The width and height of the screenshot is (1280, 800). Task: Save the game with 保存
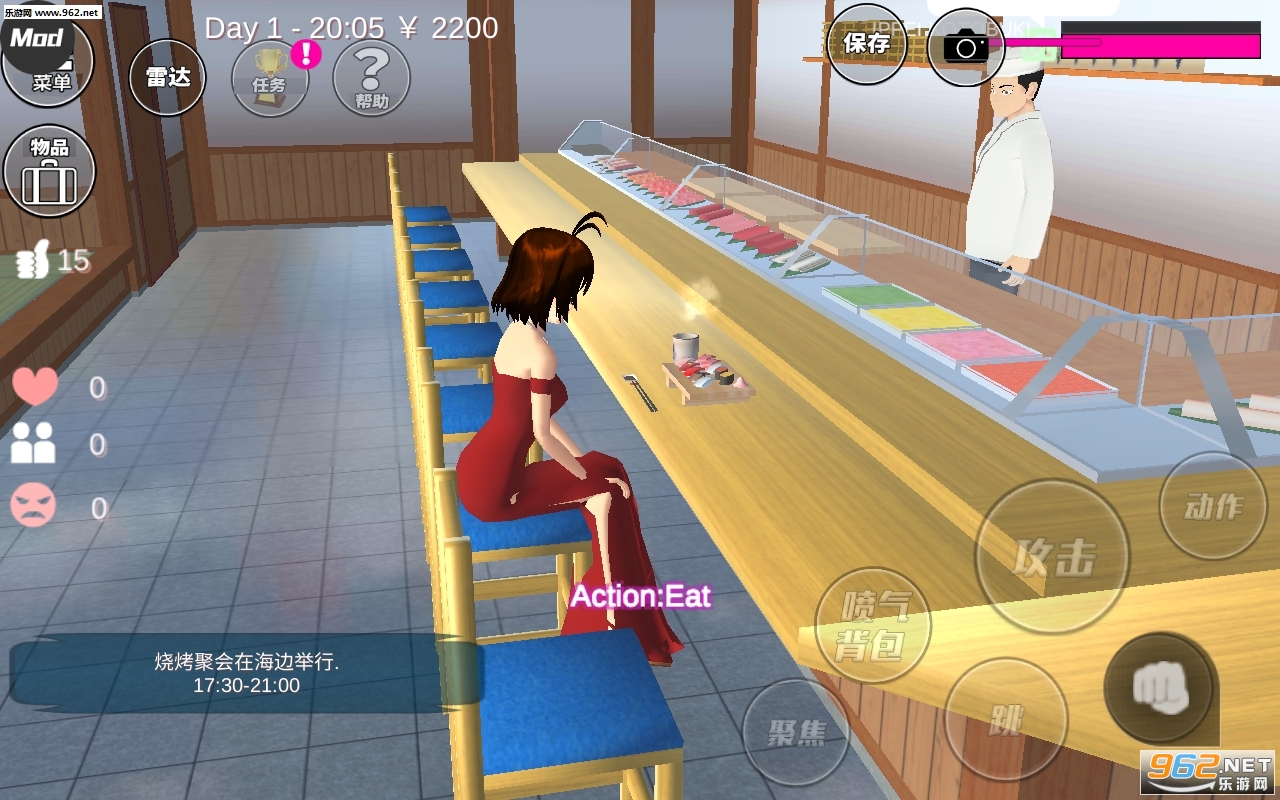point(866,44)
